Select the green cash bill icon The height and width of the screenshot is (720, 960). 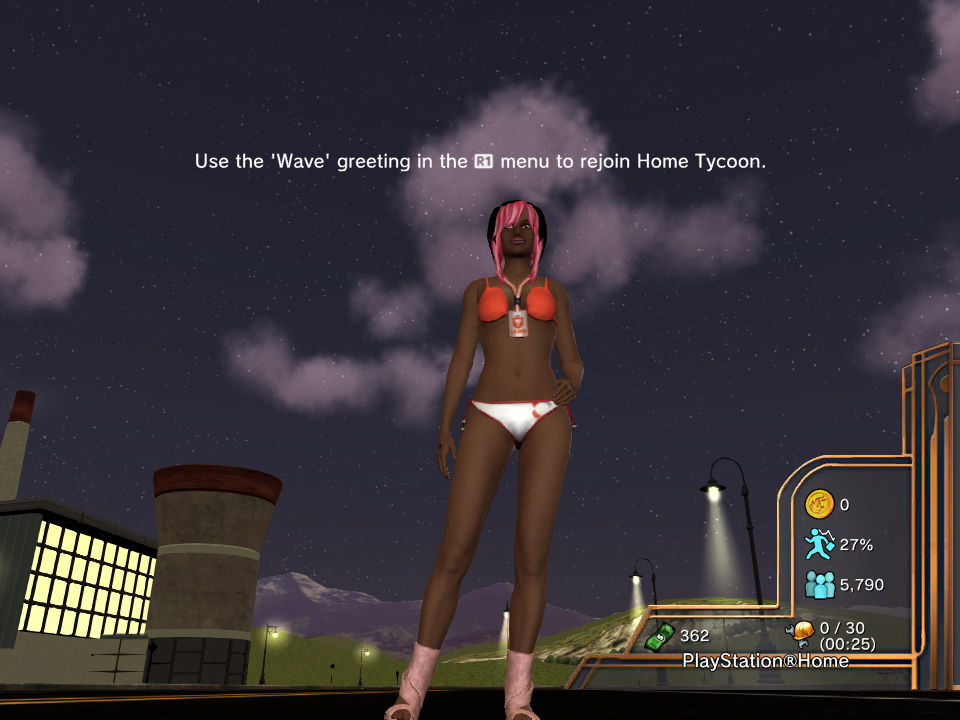click(659, 634)
